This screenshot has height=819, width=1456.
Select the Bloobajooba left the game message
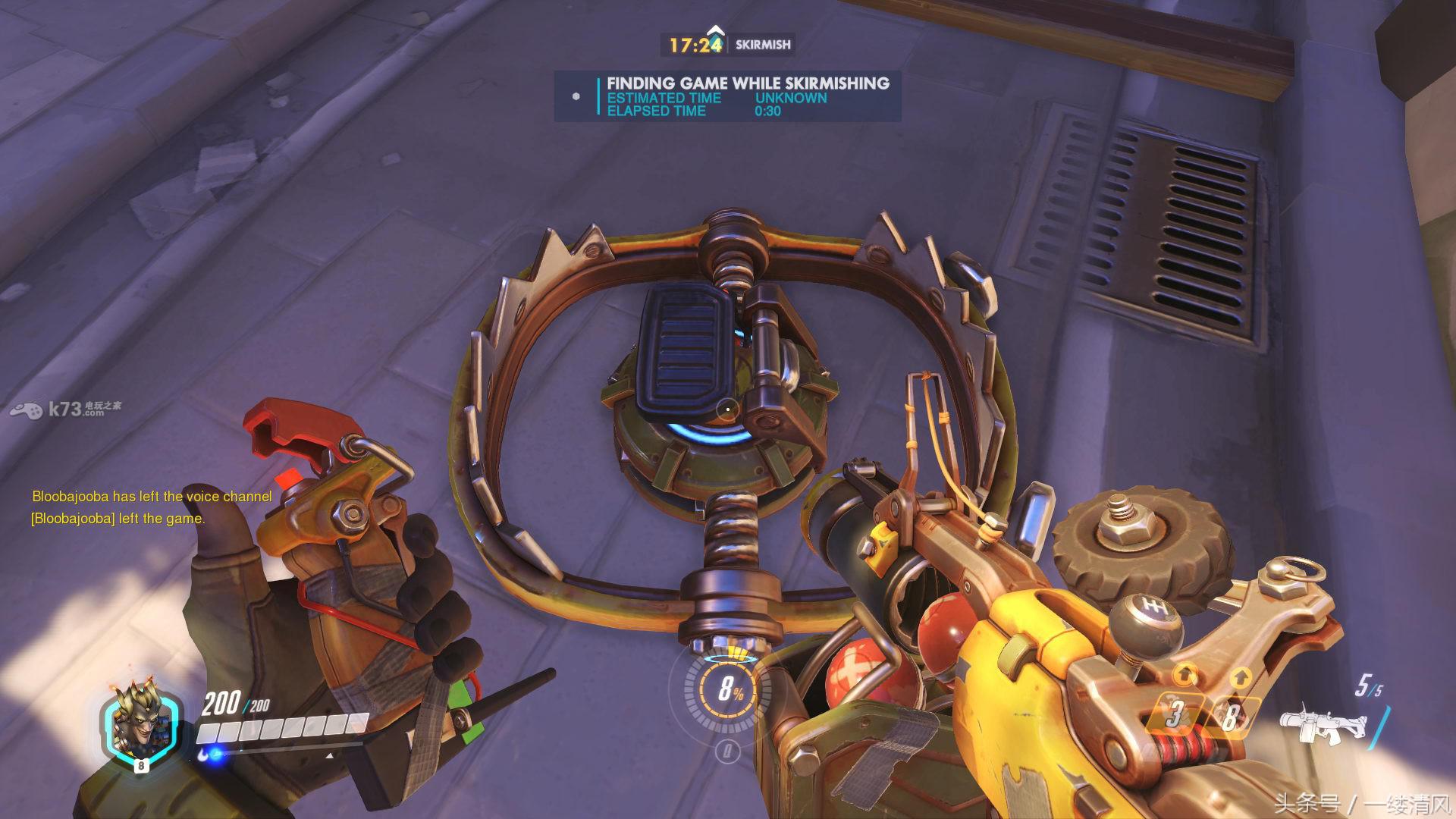[118, 519]
